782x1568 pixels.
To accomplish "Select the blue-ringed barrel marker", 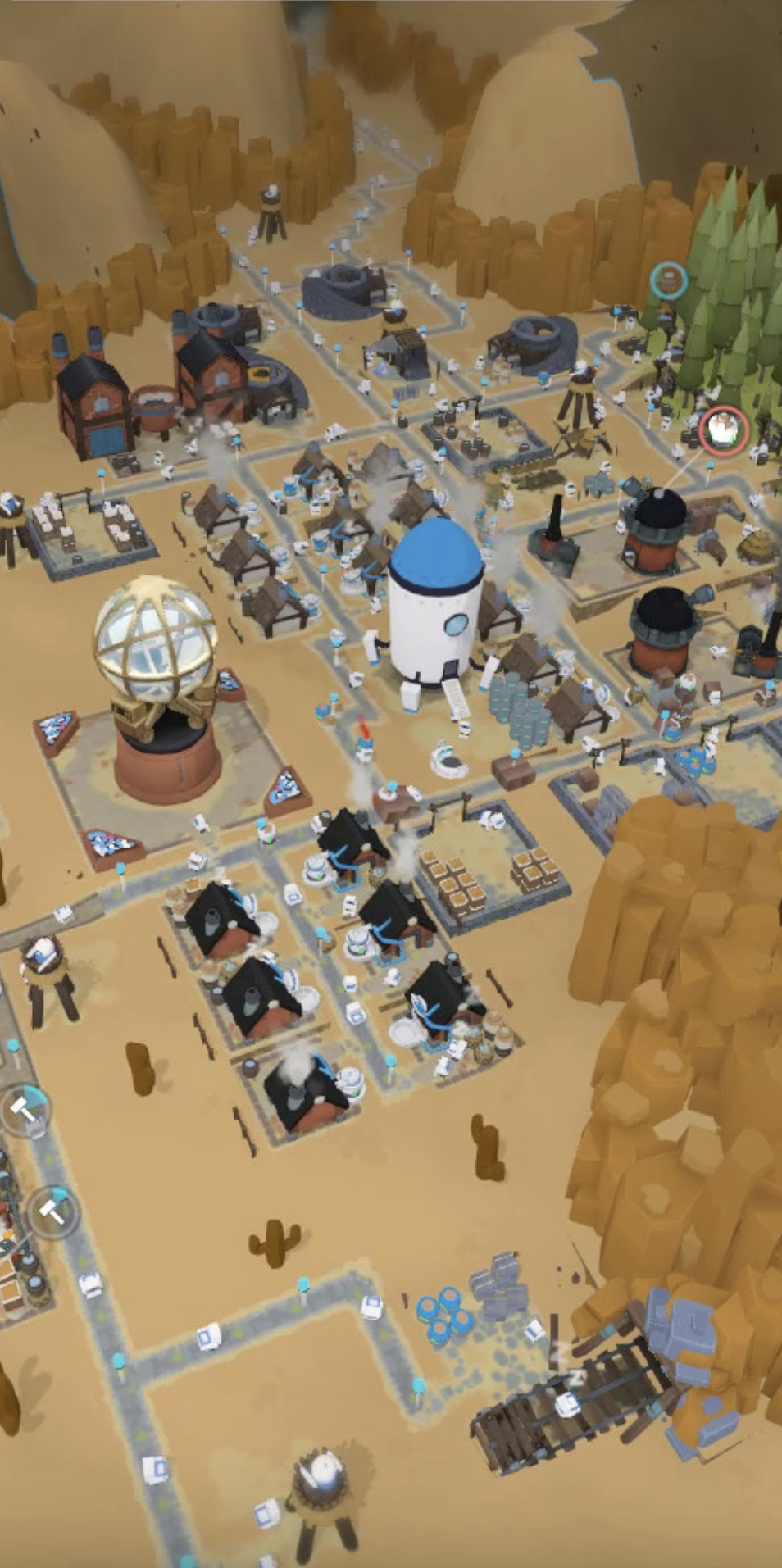I will pyautogui.click(x=669, y=281).
